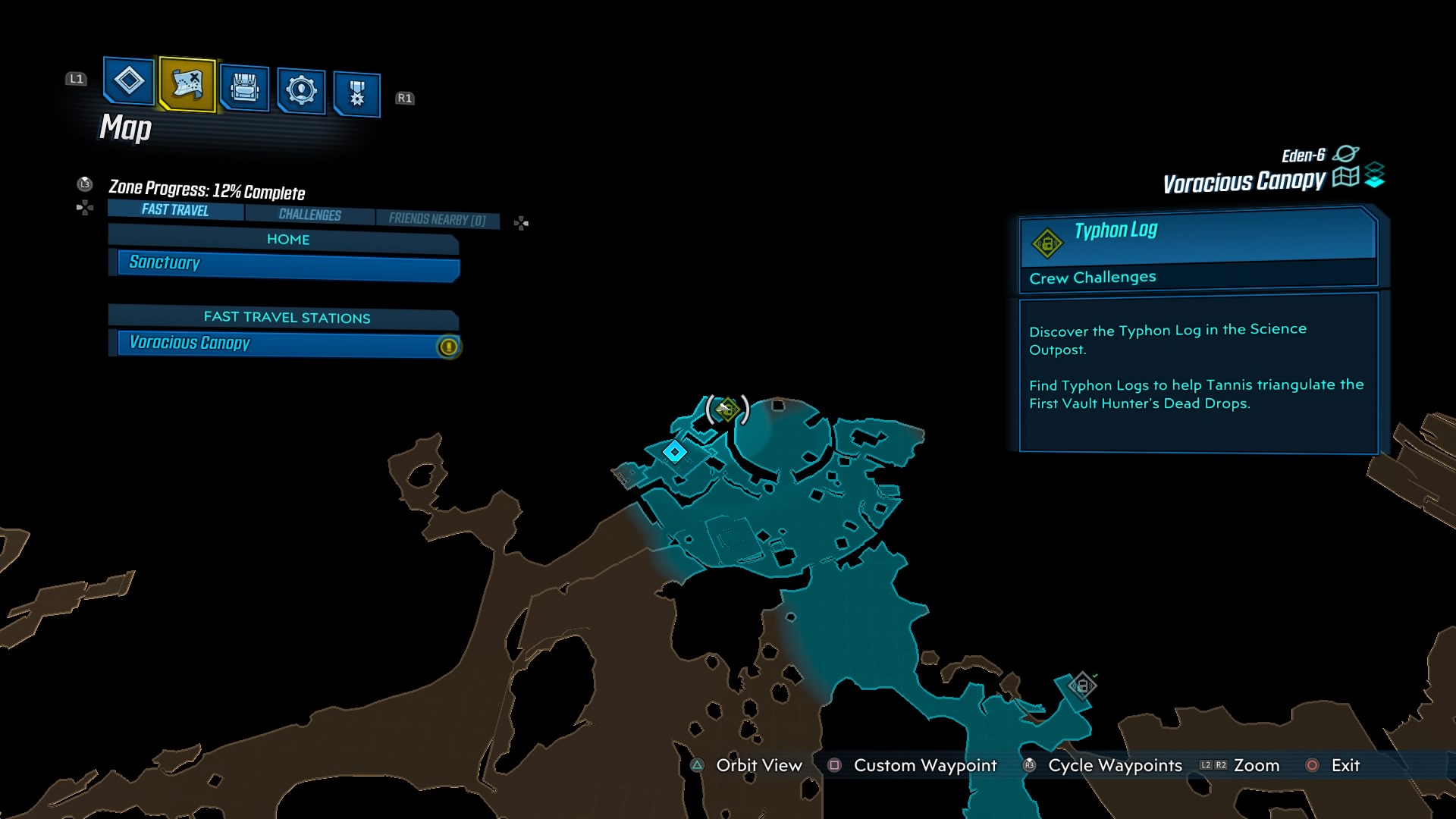The height and width of the screenshot is (819, 1456).
Task: Activate Cycle Waypoints in the bottom bar
Action: pyautogui.click(x=1114, y=766)
